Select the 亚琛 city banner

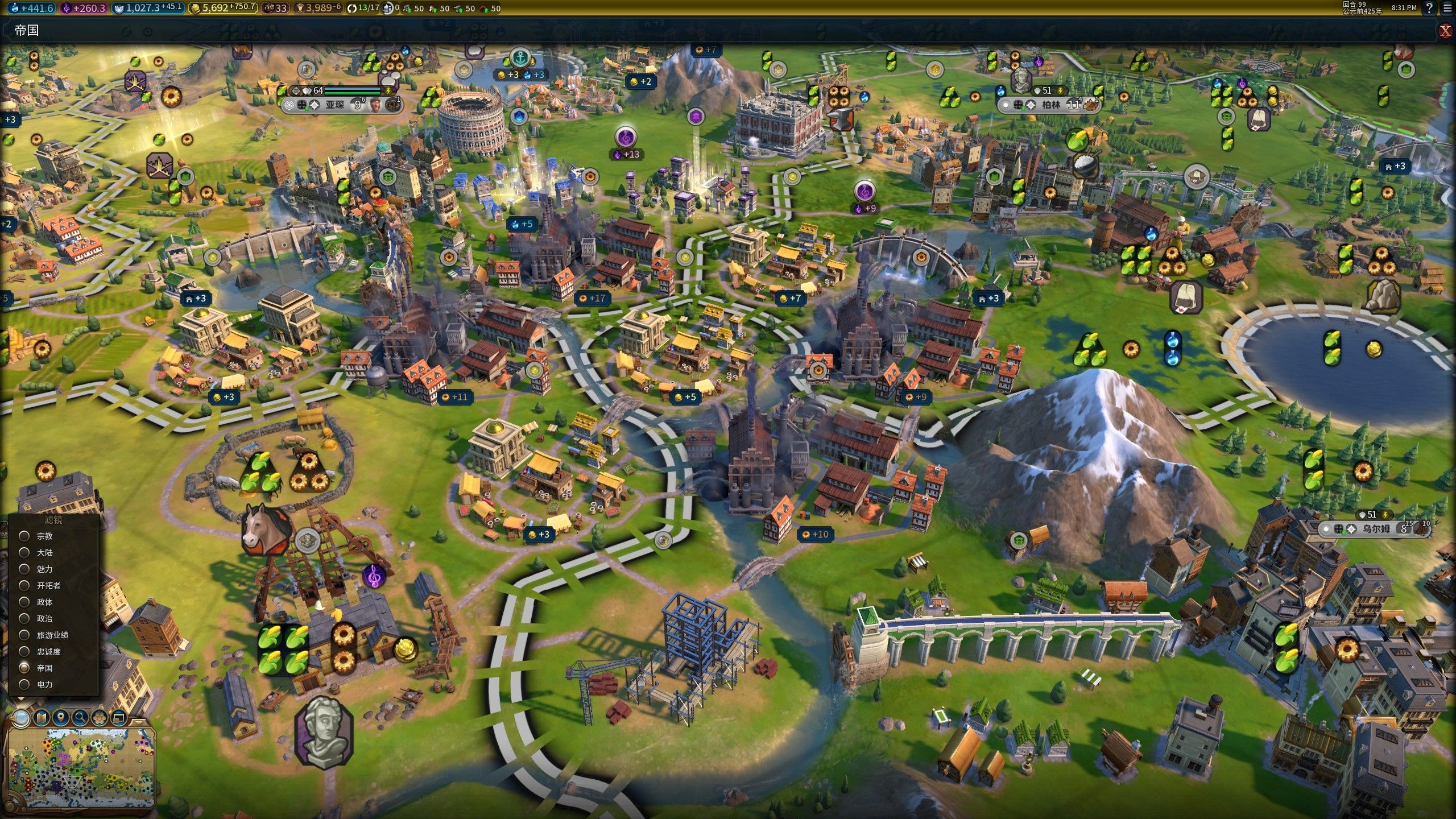pos(334,105)
